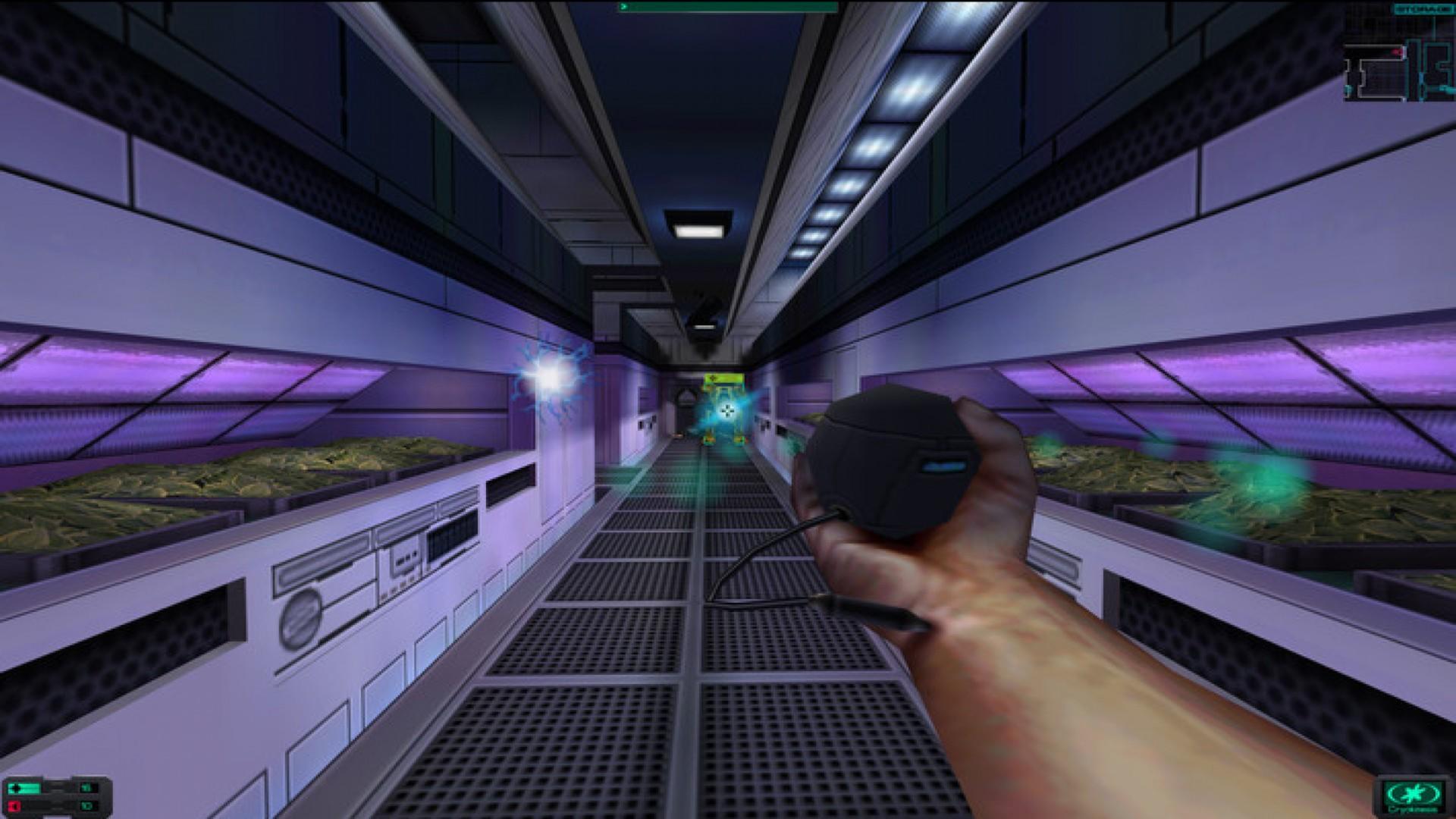Select the Cryokinesis psi power icon
Image resolution: width=1456 pixels, height=819 pixels.
[x=1414, y=794]
